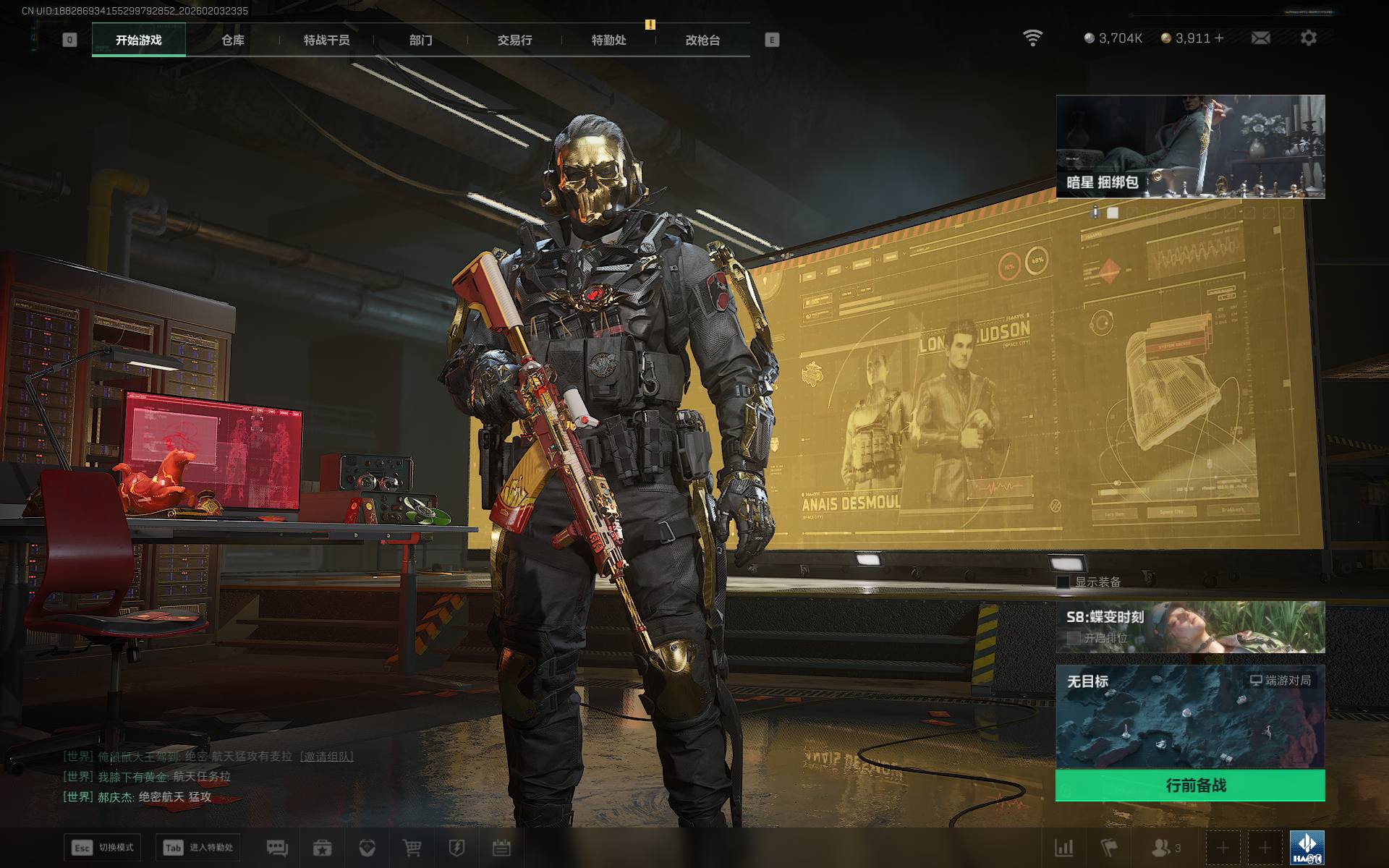The height and width of the screenshot is (868, 1389).
Task: Open the 暗星 捆绑包 bundle banner
Action: click(x=1190, y=146)
